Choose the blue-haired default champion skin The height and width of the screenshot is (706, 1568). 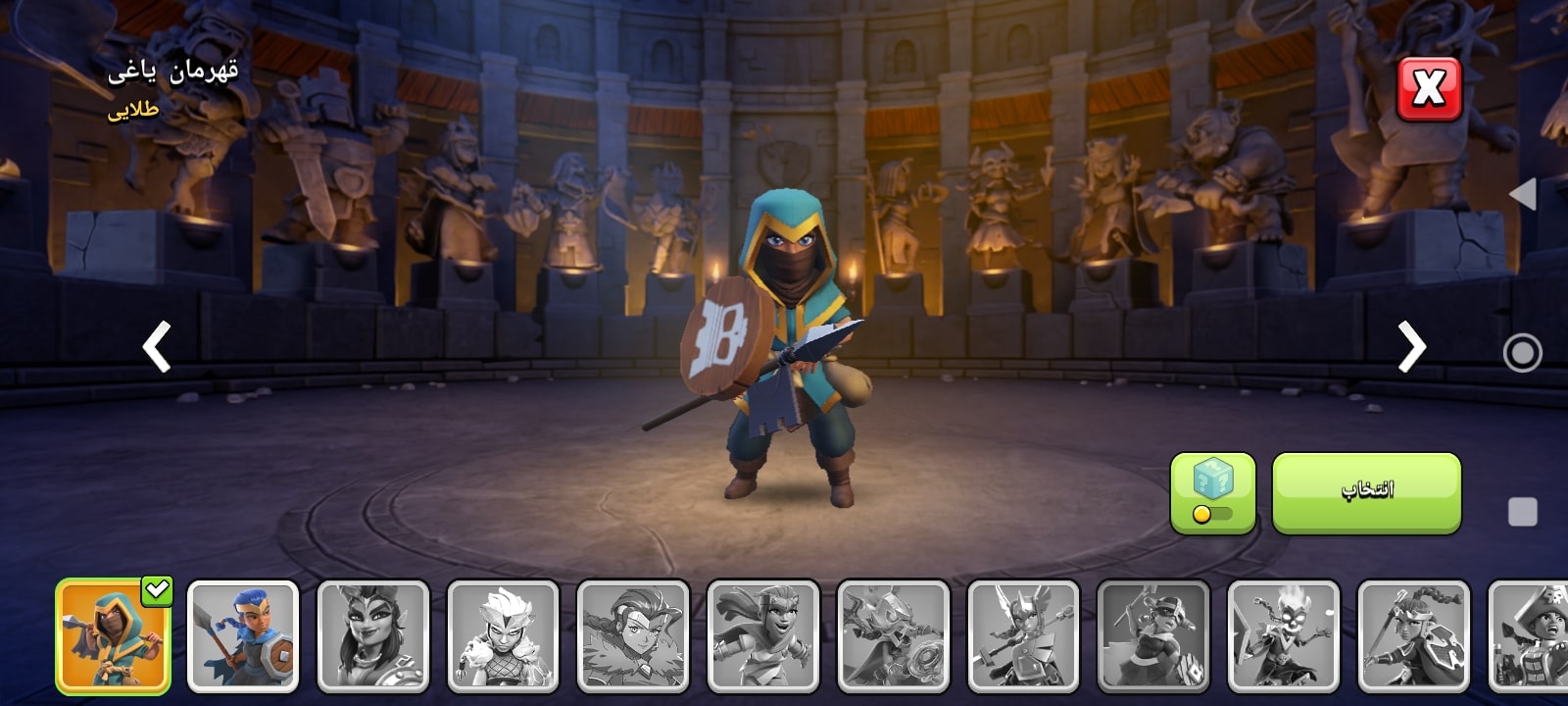(243, 636)
